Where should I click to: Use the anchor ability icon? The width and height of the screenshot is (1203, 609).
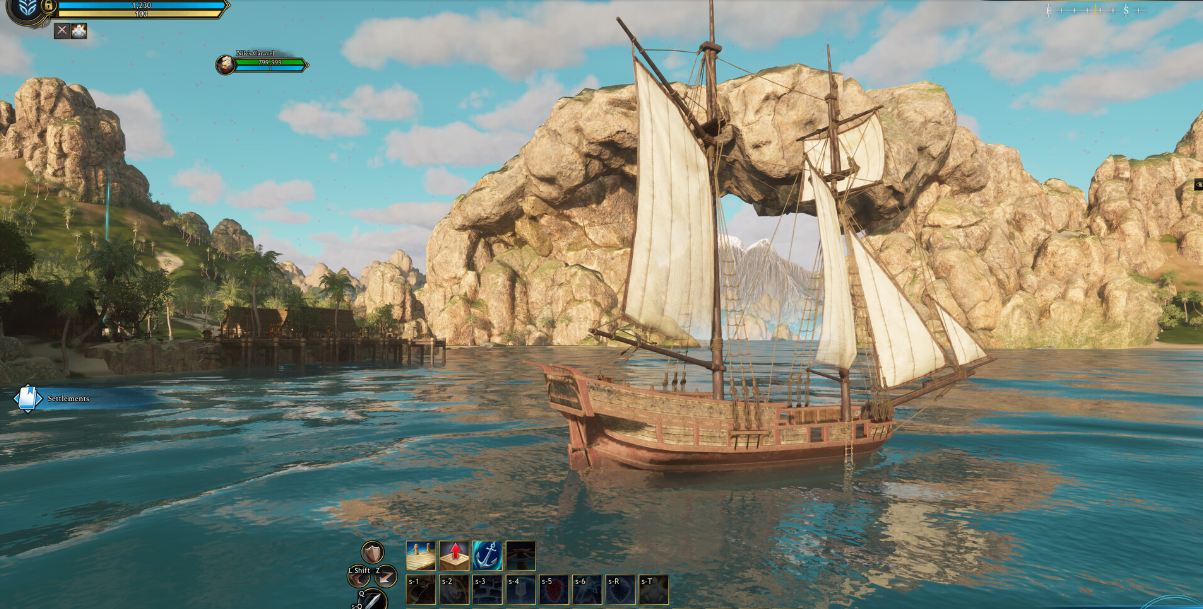point(487,555)
